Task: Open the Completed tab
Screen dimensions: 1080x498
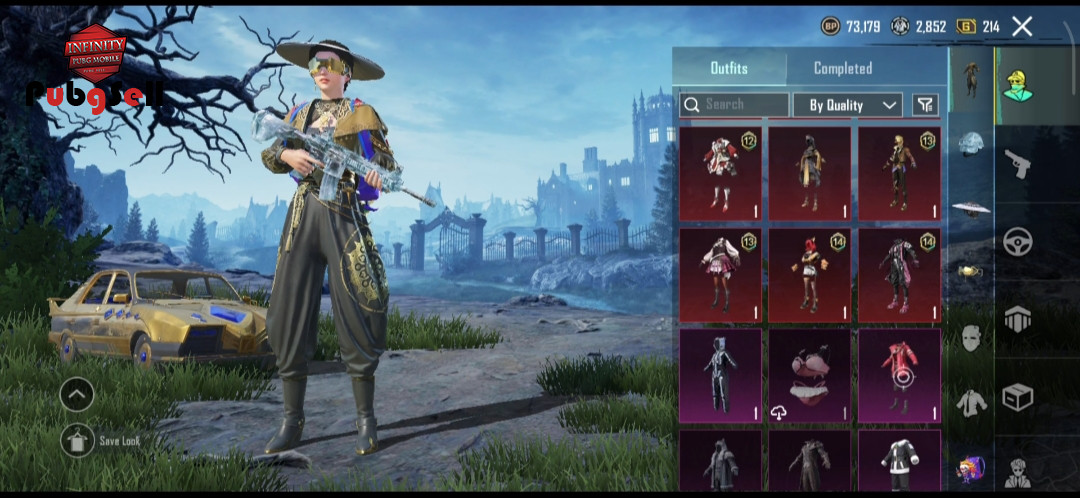Action: click(x=842, y=68)
